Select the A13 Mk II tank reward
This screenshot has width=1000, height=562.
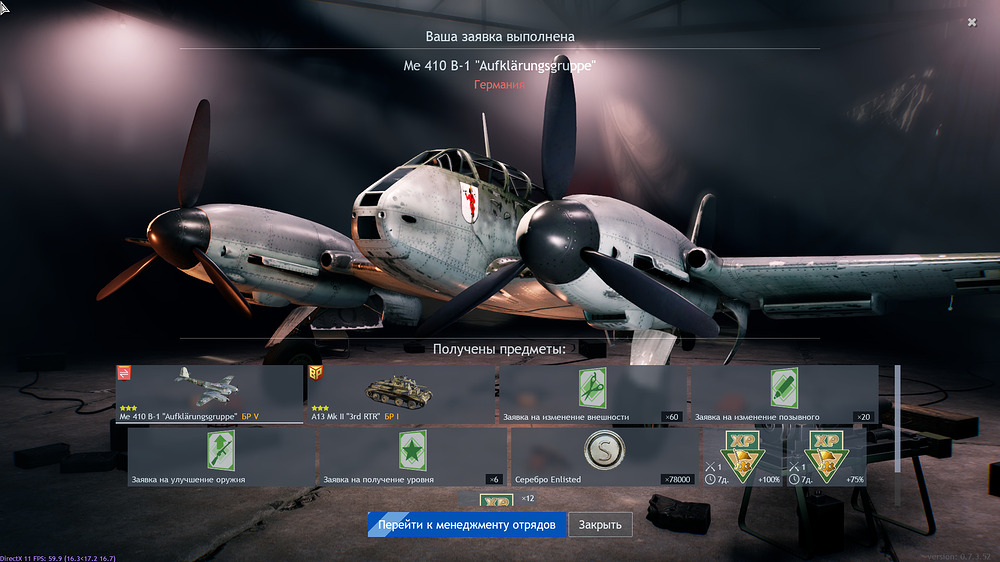401,394
